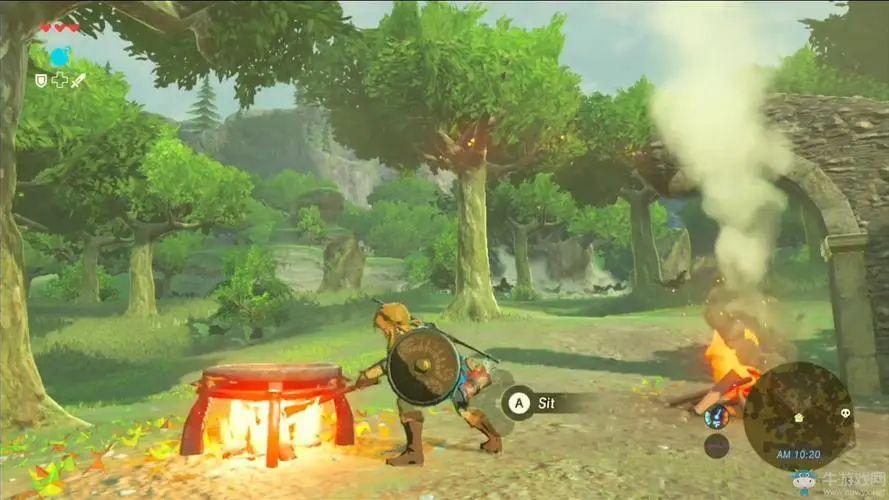The height and width of the screenshot is (500, 889).
Task: Select the sword weapon icon
Action: tap(78, 79)
